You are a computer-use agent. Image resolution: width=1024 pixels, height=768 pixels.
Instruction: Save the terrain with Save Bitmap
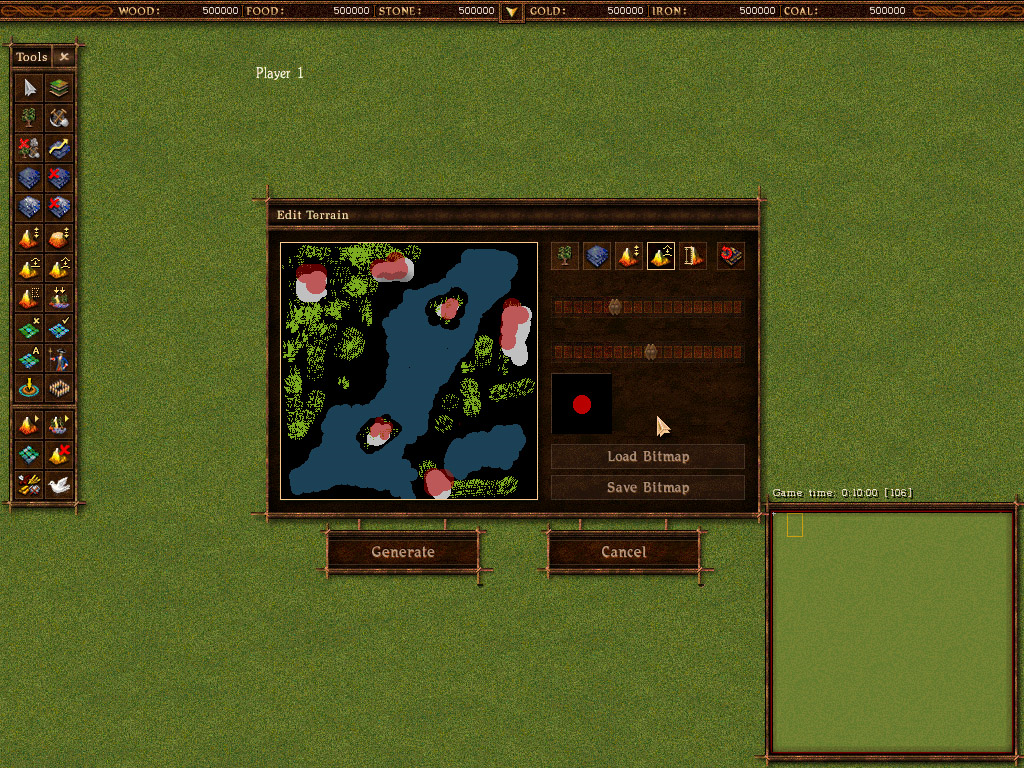(648, 488)
